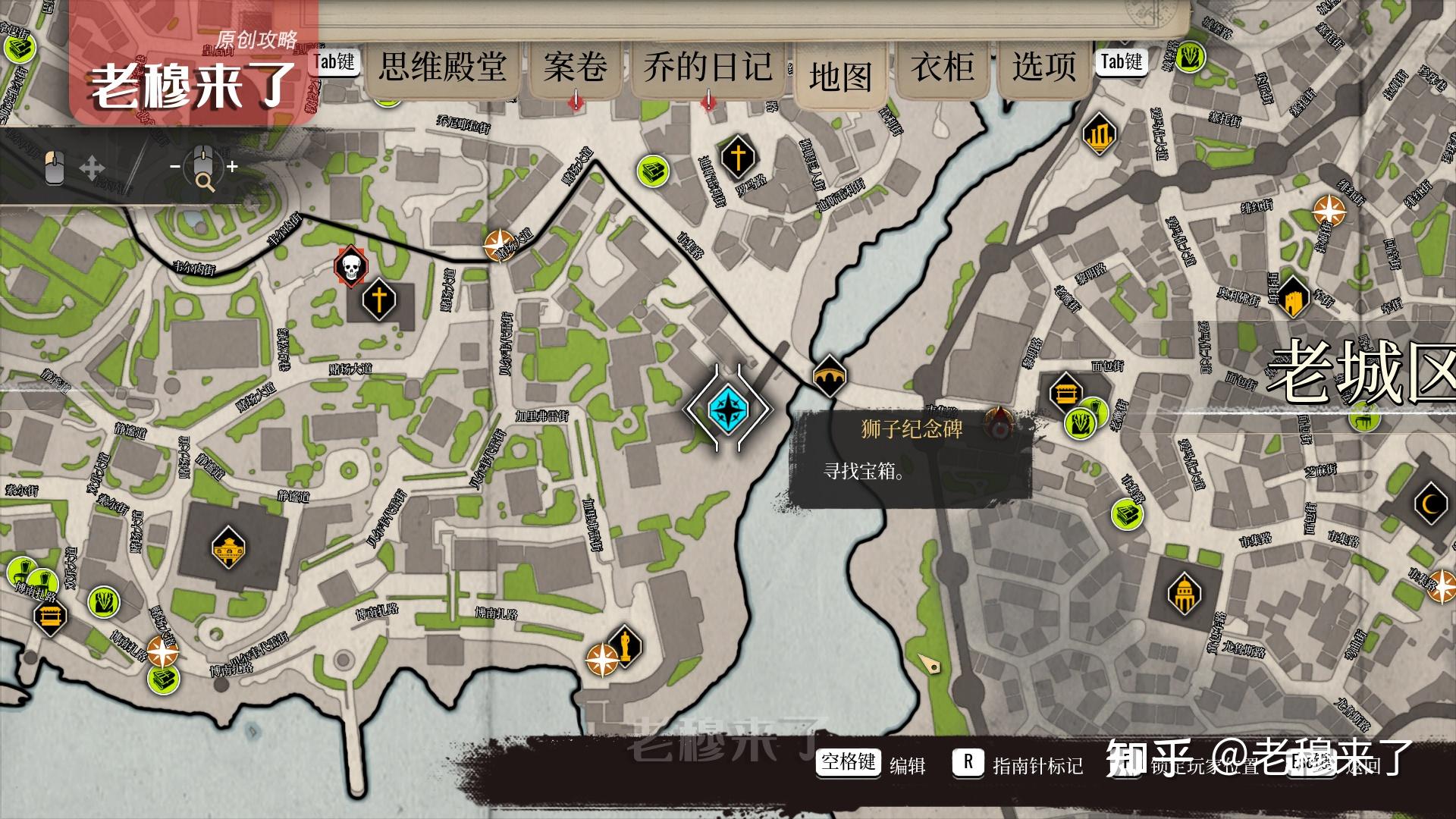Screen dimensions: 1456x819
Task: Open the 选项 tab
Action: tap(1044, 67)
